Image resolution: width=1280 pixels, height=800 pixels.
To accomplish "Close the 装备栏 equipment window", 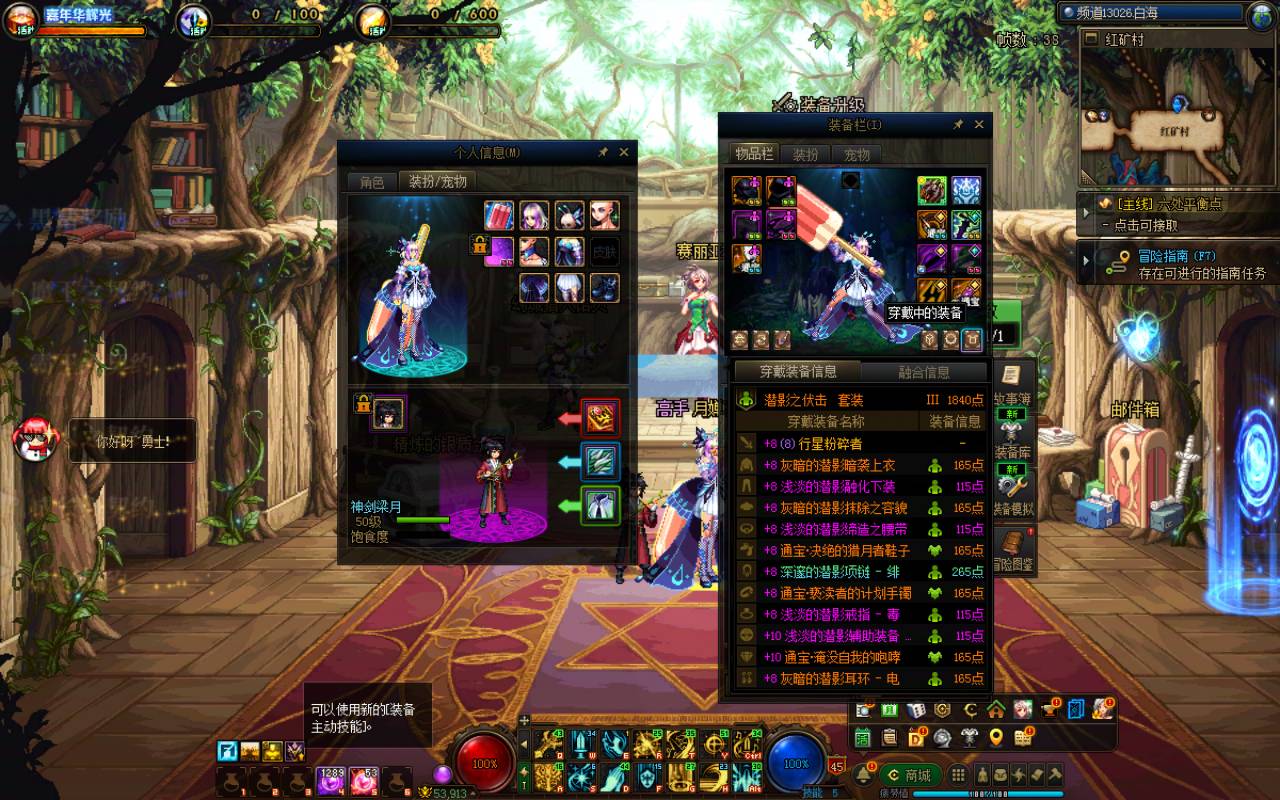I will [x=979, y=125].
